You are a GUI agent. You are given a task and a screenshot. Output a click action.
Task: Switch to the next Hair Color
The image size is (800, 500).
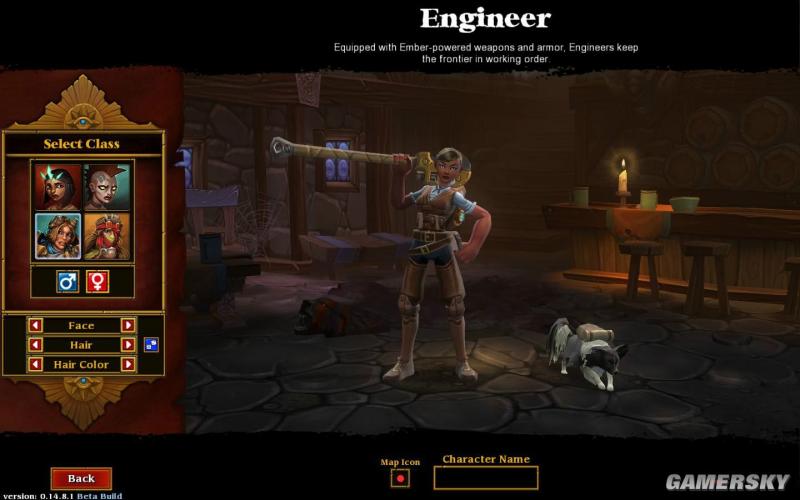pos(128,365)
